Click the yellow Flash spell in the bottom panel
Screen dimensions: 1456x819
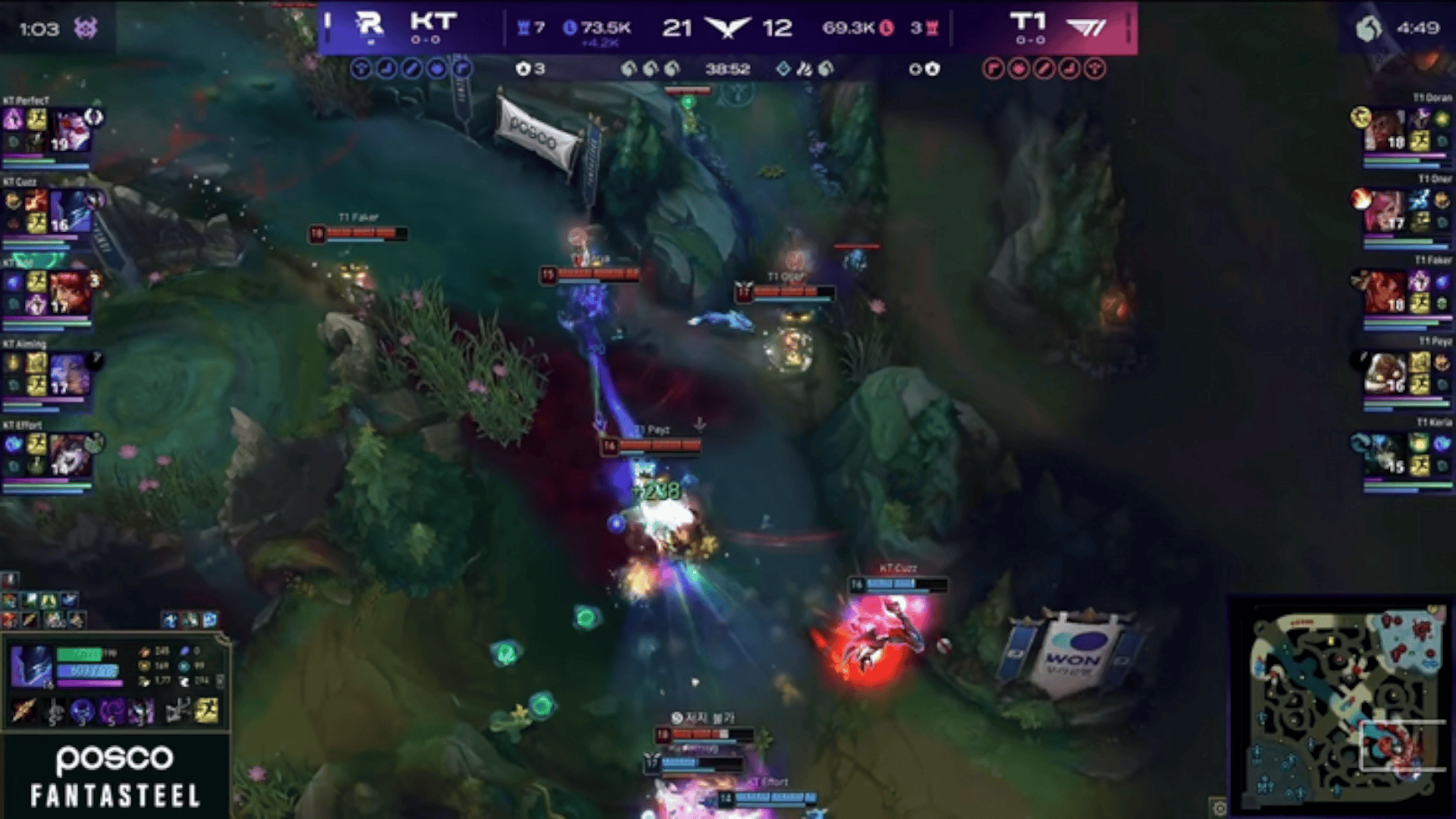pyautogui.click(x=206, y=711)
